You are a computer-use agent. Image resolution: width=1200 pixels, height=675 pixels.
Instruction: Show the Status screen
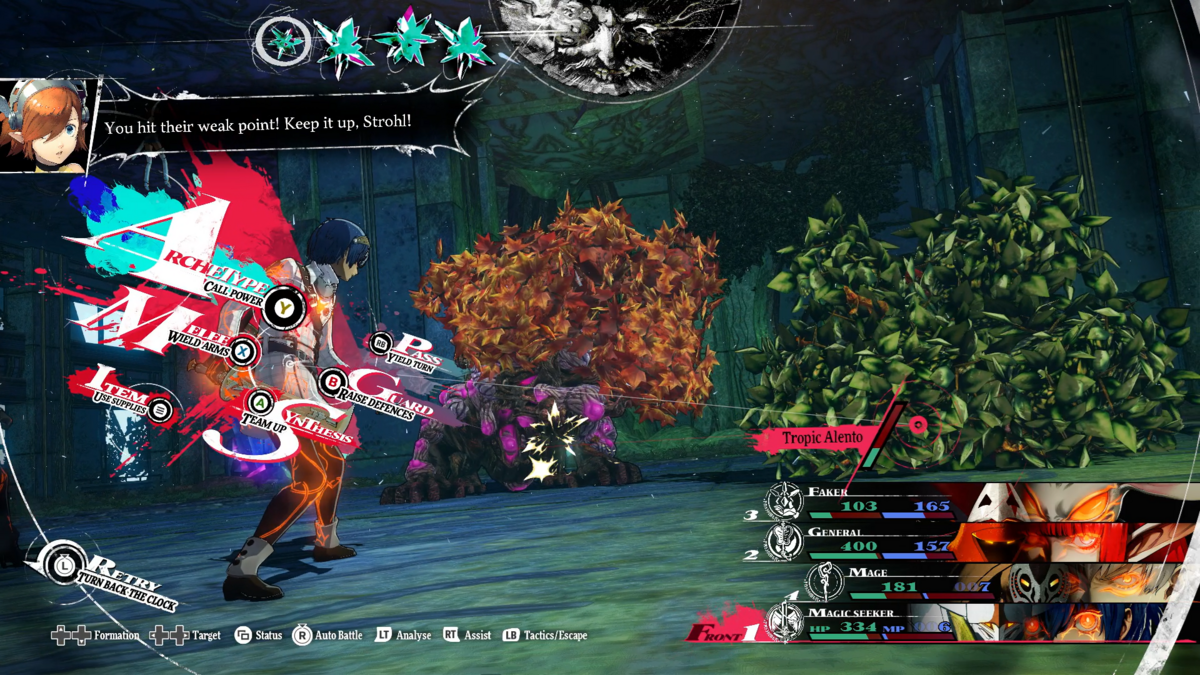point(258,636)
